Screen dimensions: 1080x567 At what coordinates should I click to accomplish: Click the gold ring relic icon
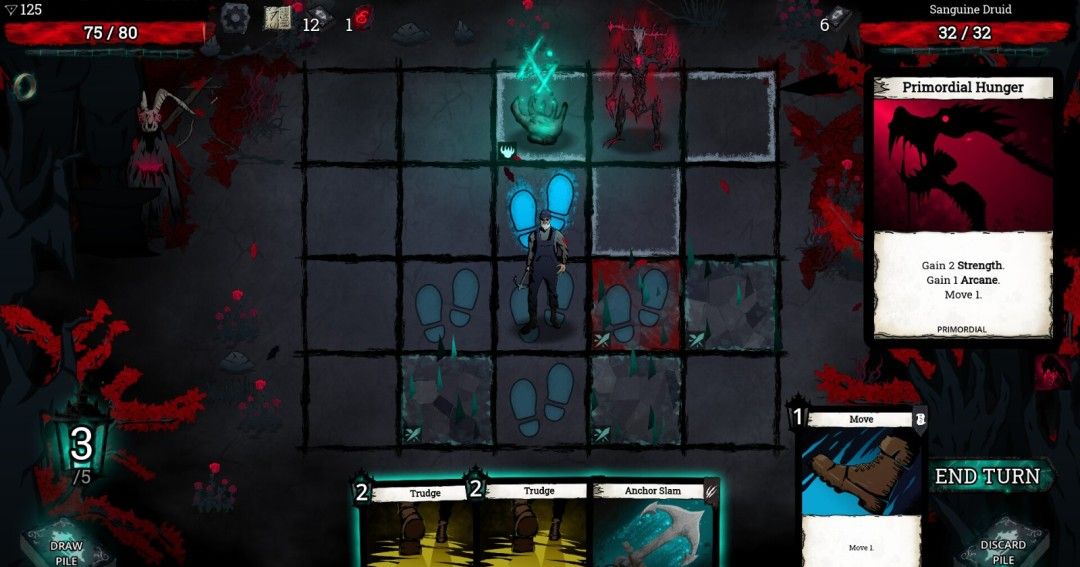tap(25, 85)
